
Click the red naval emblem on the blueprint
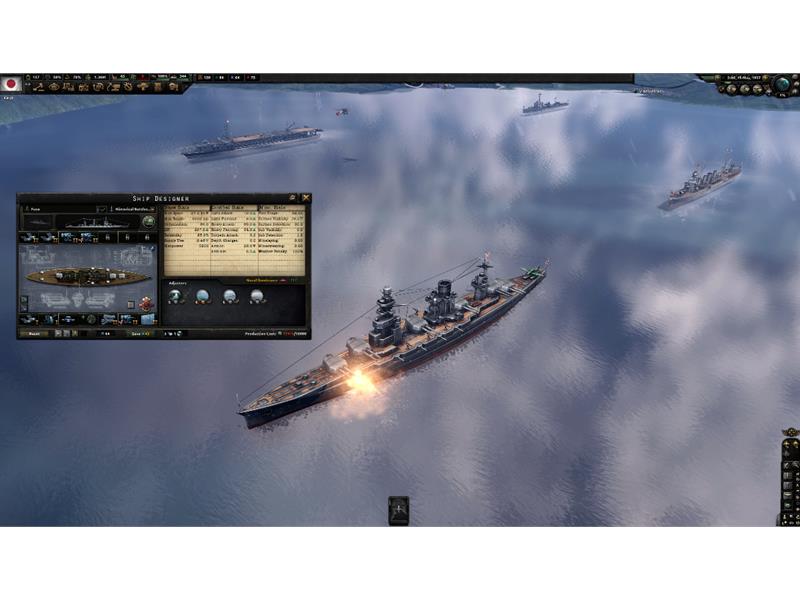(x=147, y=303)
